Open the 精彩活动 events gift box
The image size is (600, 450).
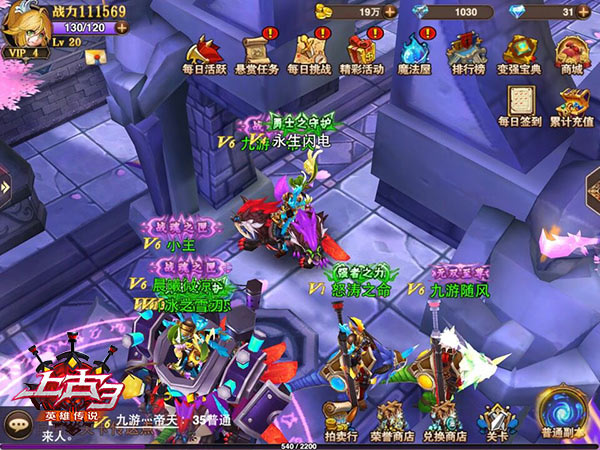coord(361,53)
